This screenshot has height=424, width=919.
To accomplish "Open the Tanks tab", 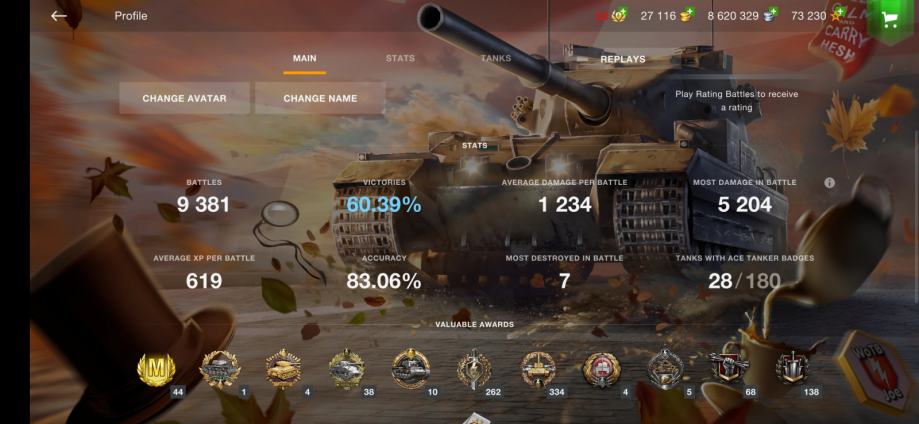I will pos(496,59).
